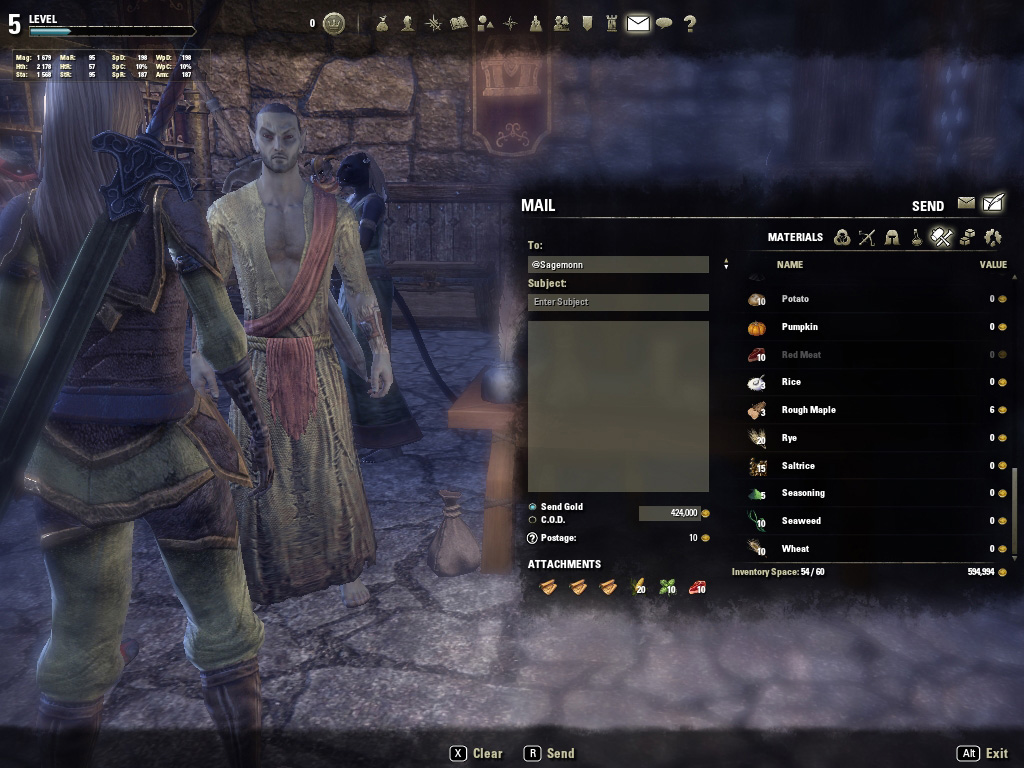Remove the red meat attachment
Image resolution: width=1024 pixels, height=768 pixels.
tap(696, 587)
